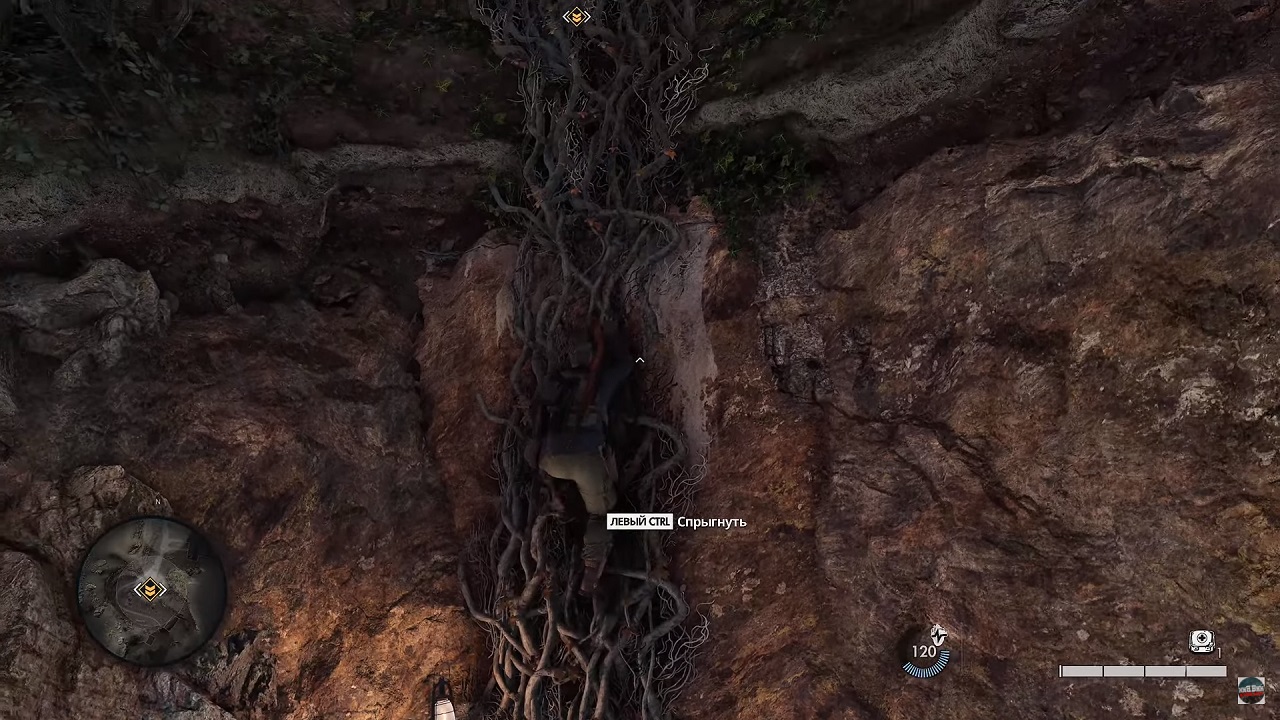Select the objective marker on the minimap
Image resolution: width=1280 pixels, height=720 pixels.
pyautogui.click(x=150, y=589)
